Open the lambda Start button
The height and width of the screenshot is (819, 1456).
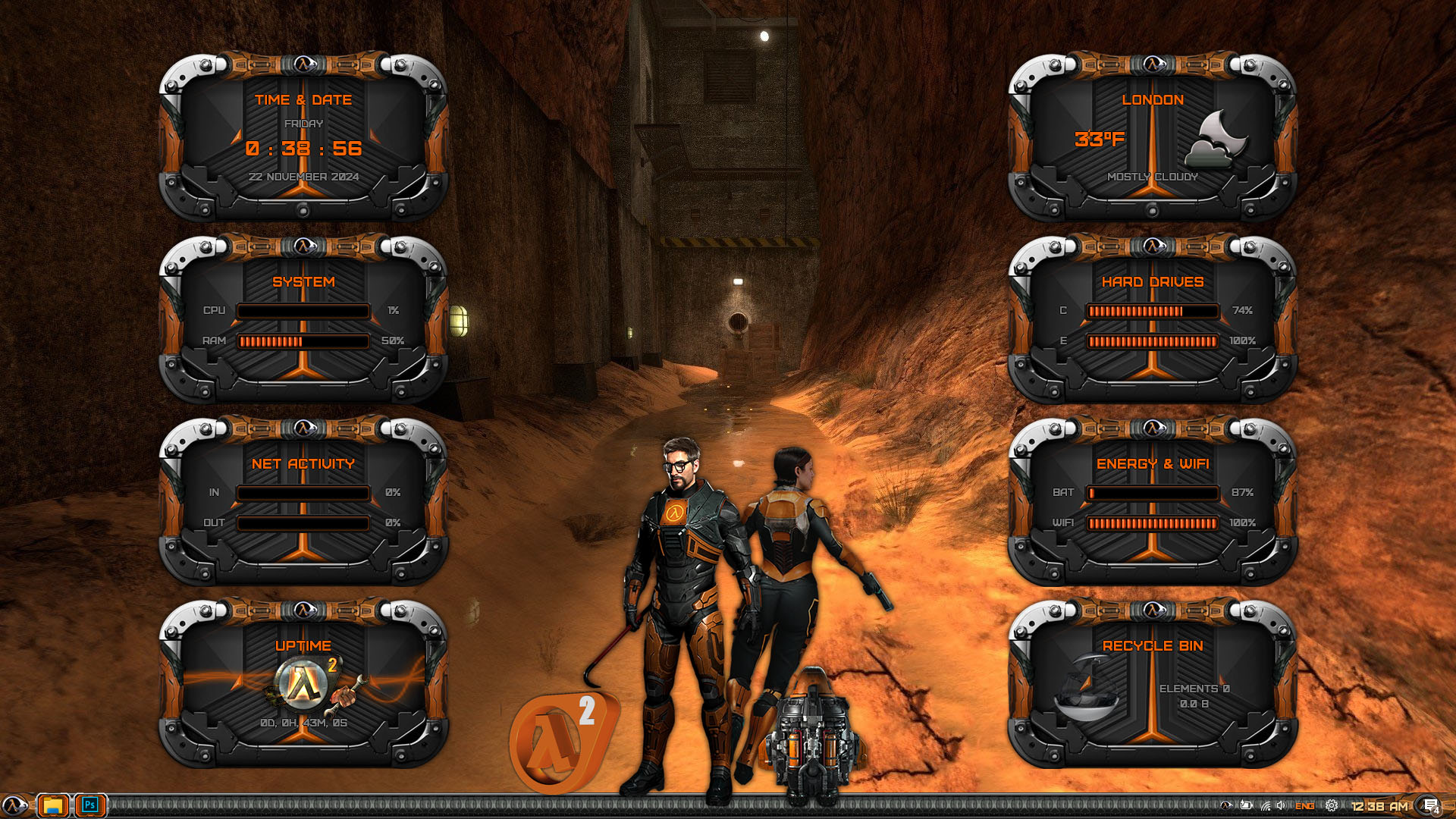14,805
